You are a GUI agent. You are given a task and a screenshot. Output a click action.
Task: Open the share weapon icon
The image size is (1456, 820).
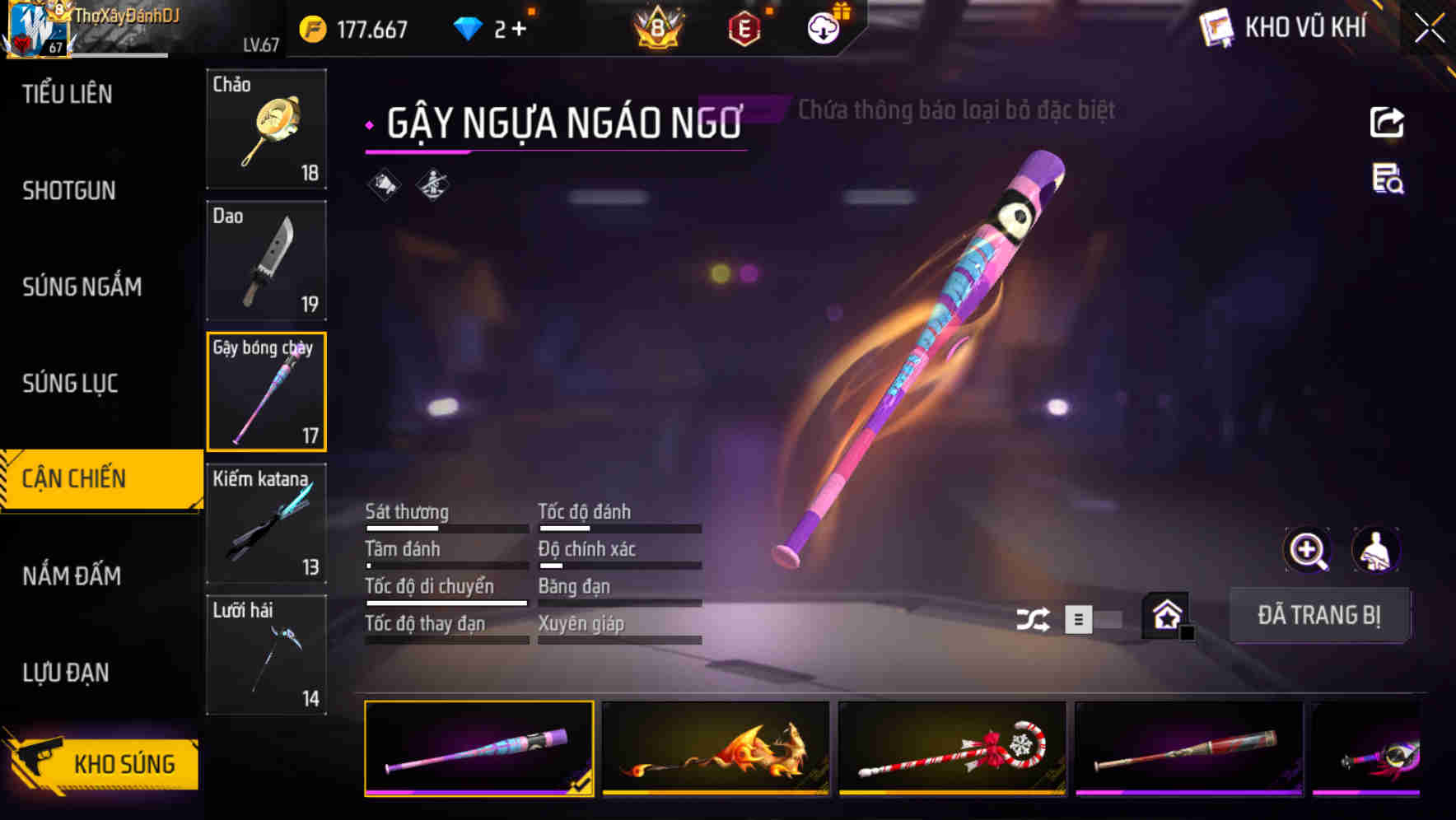click(x=1388, y=122)
